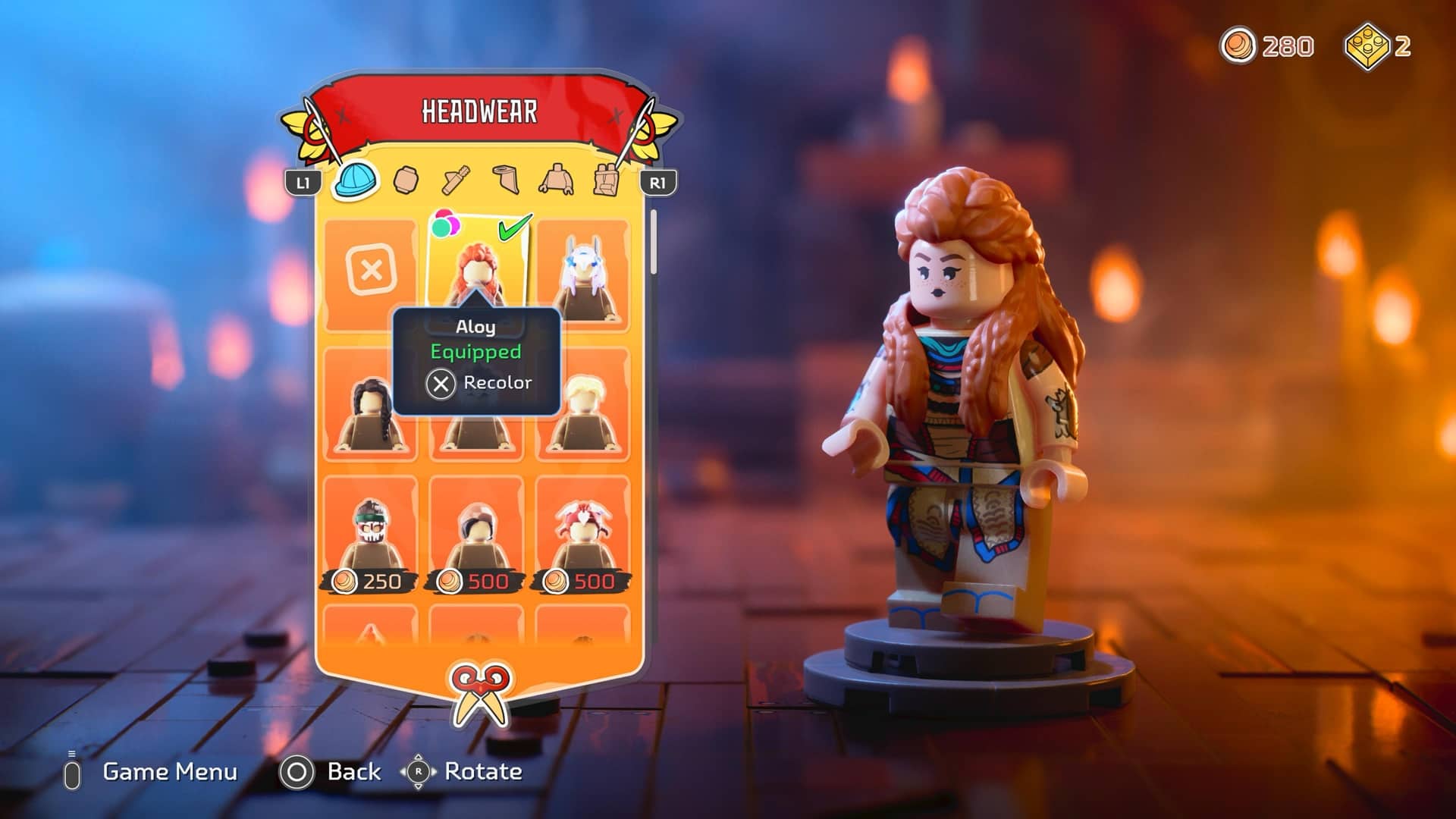Switch to the minifigure head tab

pyautogui.click(x=406, y=180)
